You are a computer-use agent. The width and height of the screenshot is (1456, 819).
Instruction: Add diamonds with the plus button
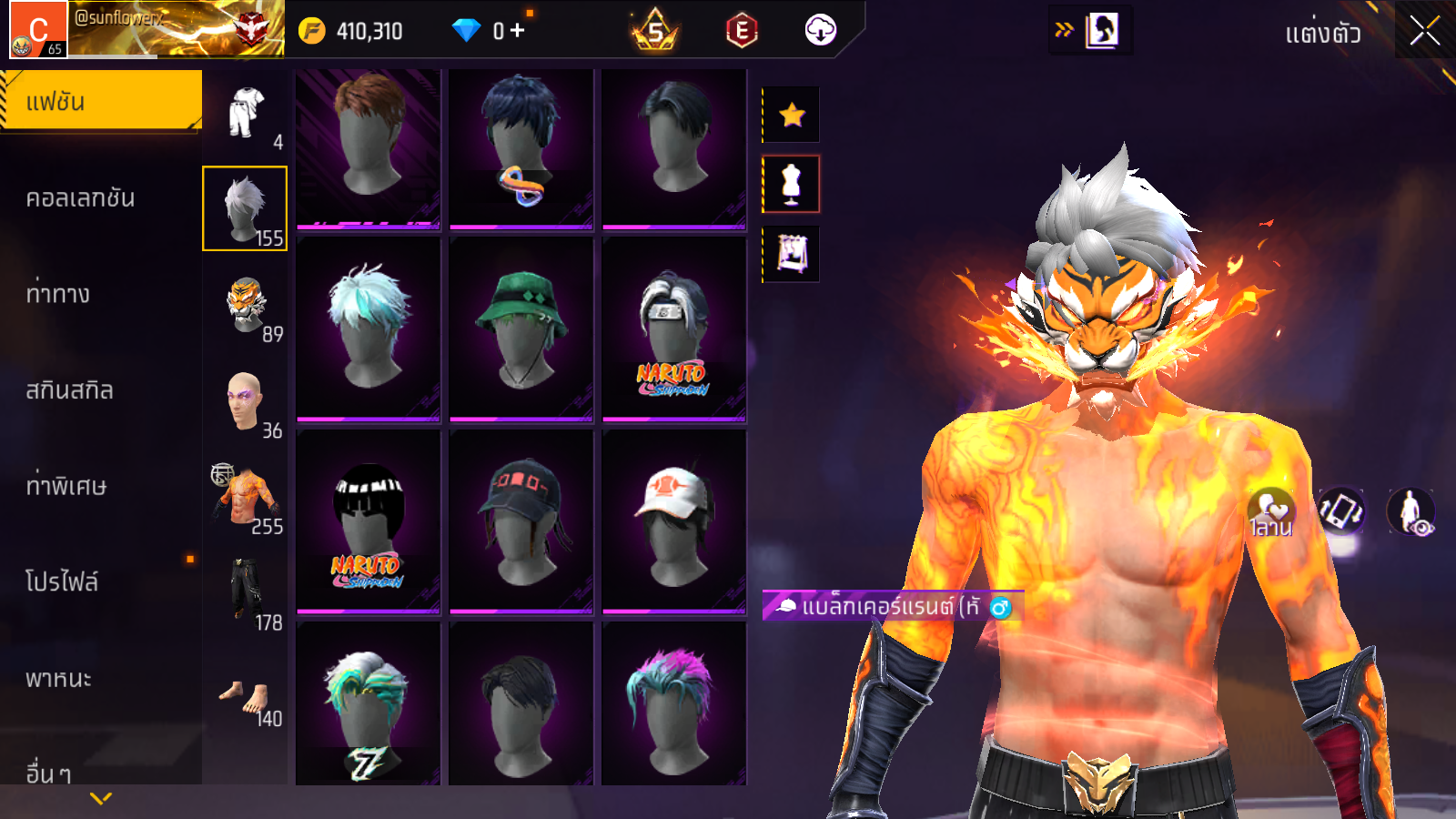[518, 30]
